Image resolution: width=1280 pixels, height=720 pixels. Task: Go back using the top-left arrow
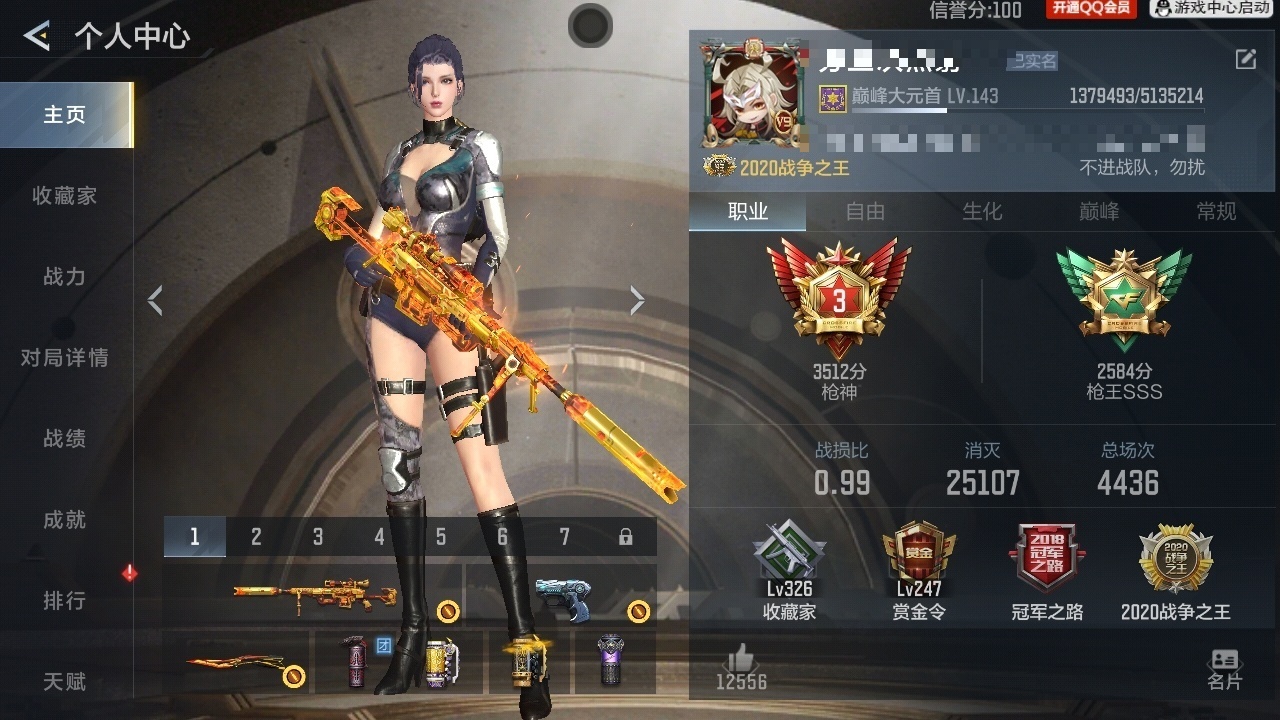tap(37, 37)
